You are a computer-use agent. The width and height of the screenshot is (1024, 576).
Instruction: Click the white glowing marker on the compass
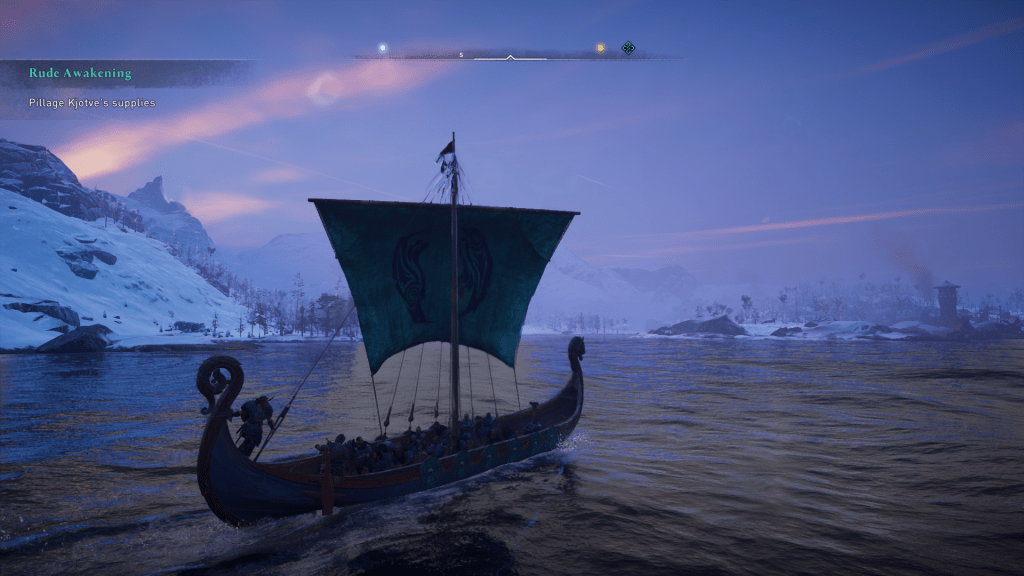coord(381,47)
